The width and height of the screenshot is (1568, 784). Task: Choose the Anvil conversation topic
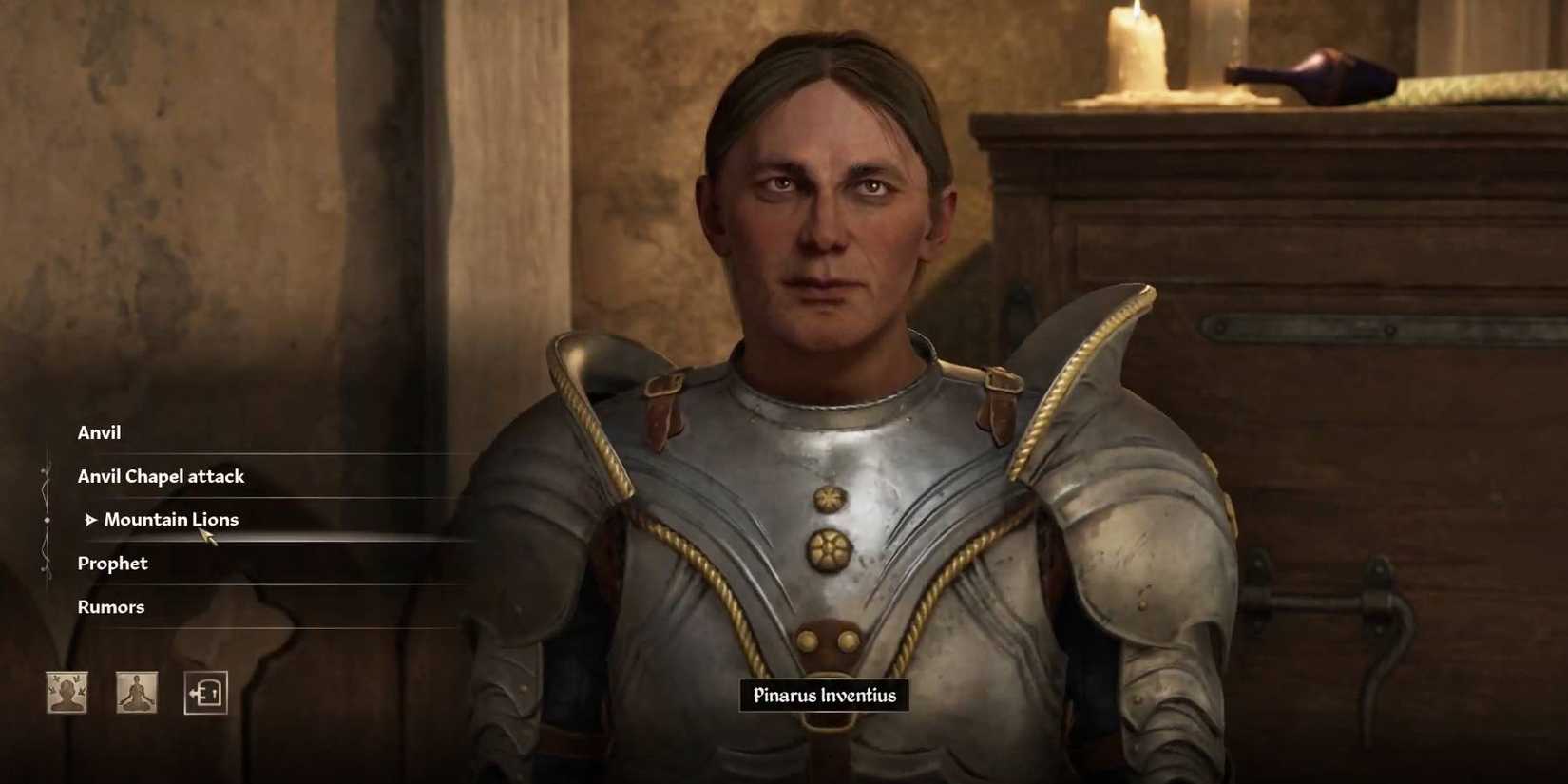click(99, 432)
